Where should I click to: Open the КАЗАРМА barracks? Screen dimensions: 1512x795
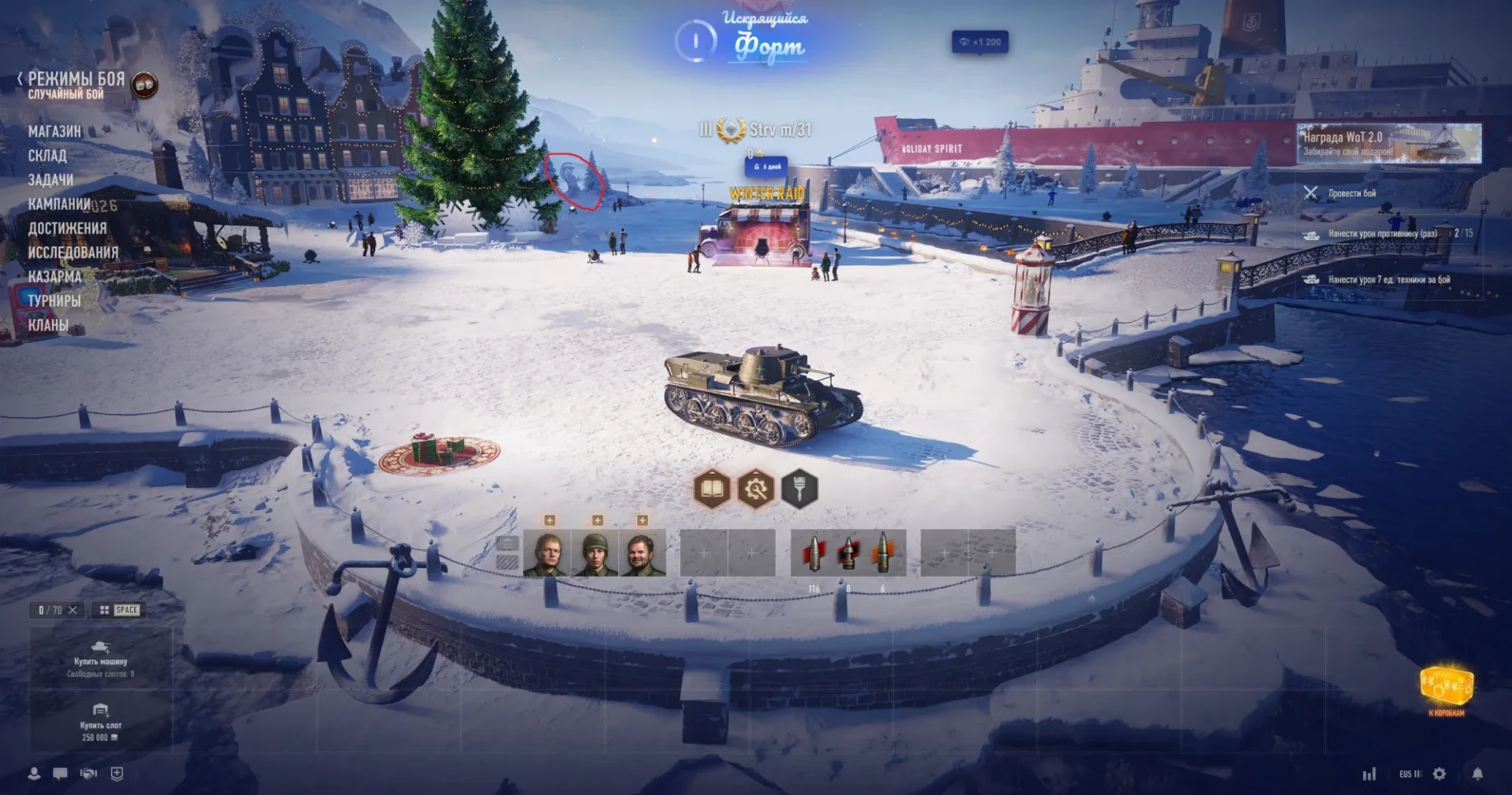(54, 277)
